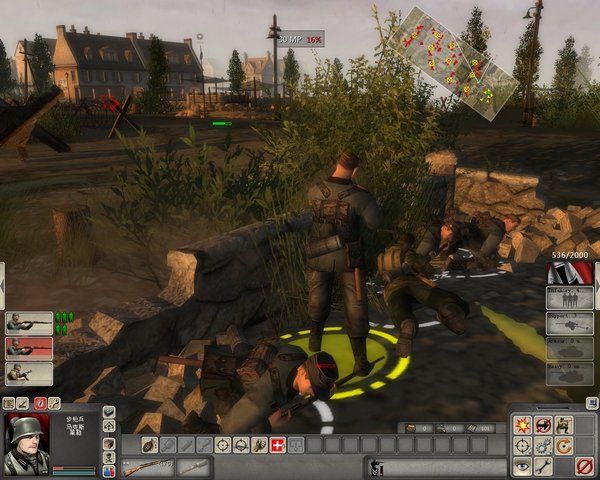The image size is (600, 480).
Task: Click the red cancel order button
Action: 585,465
